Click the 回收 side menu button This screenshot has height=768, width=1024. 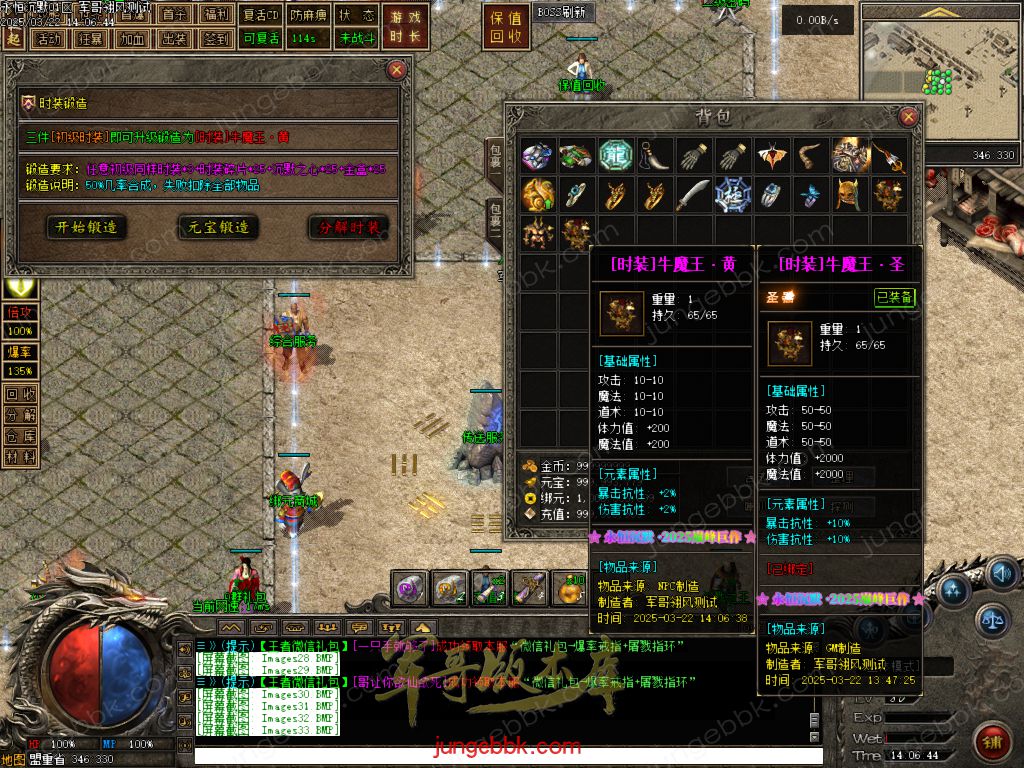(x=21, y=394)
